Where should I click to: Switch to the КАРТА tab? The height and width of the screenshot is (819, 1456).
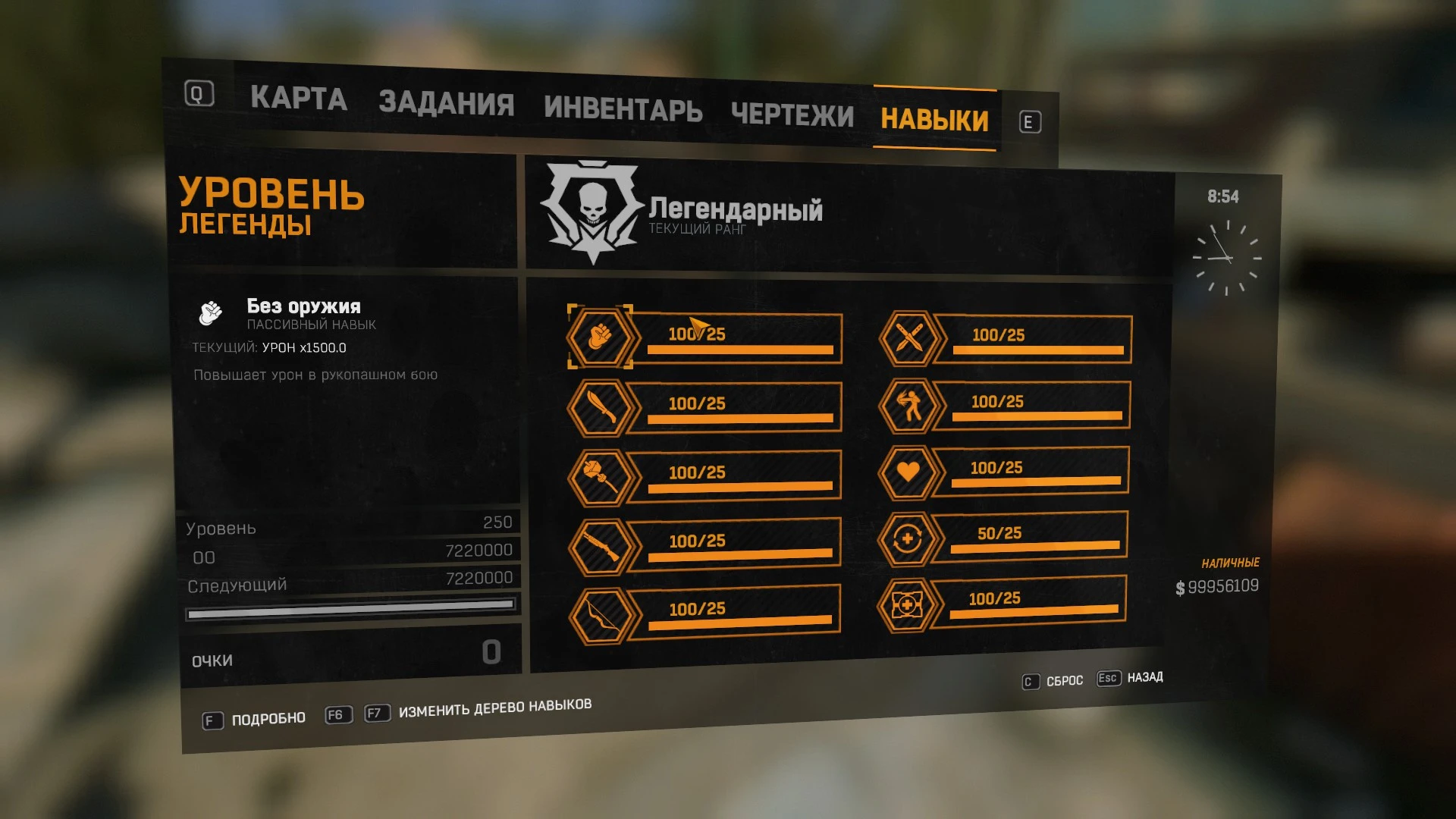point(299,99)
